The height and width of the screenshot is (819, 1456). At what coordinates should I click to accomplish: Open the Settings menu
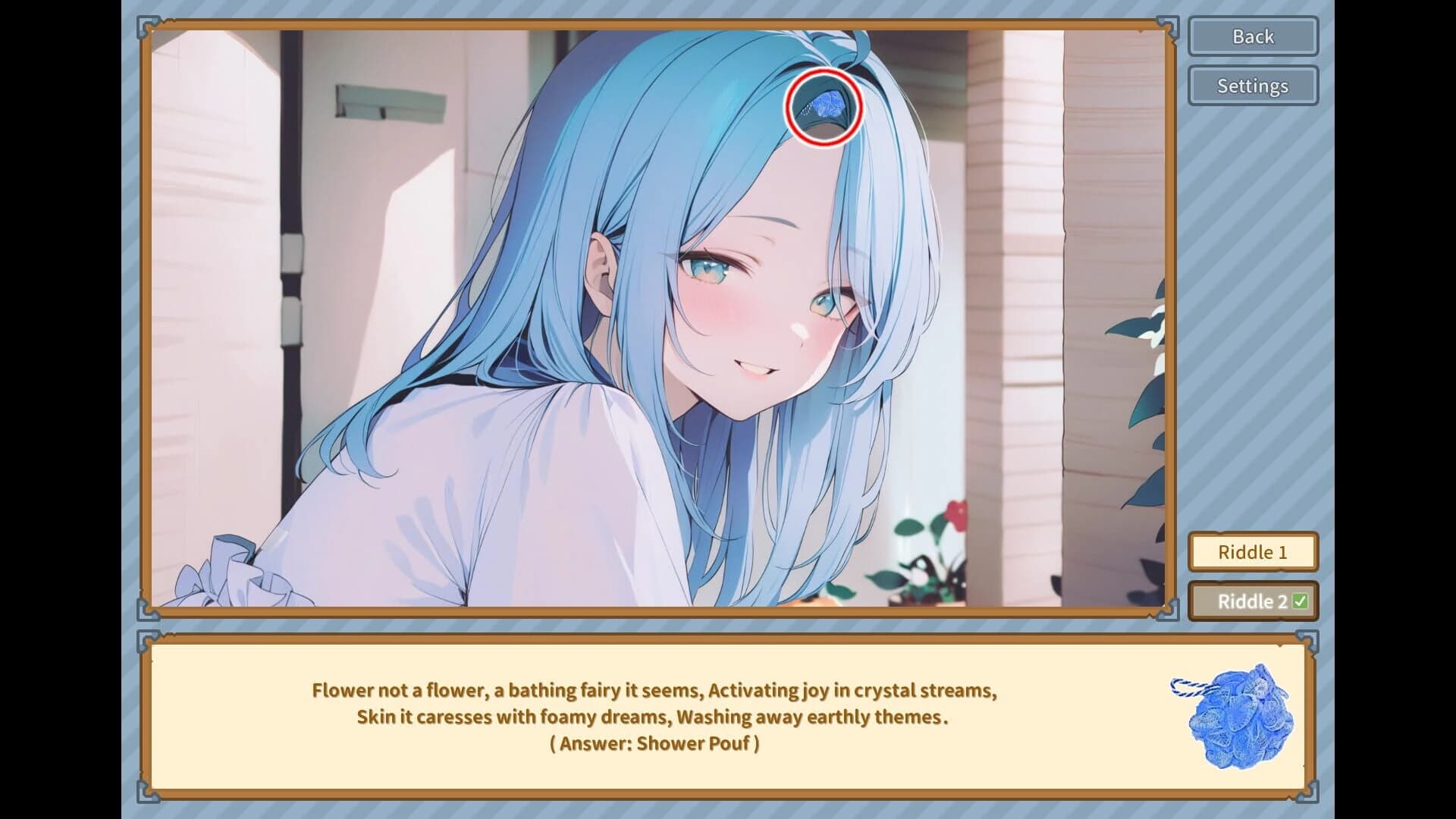(1252, 86)
